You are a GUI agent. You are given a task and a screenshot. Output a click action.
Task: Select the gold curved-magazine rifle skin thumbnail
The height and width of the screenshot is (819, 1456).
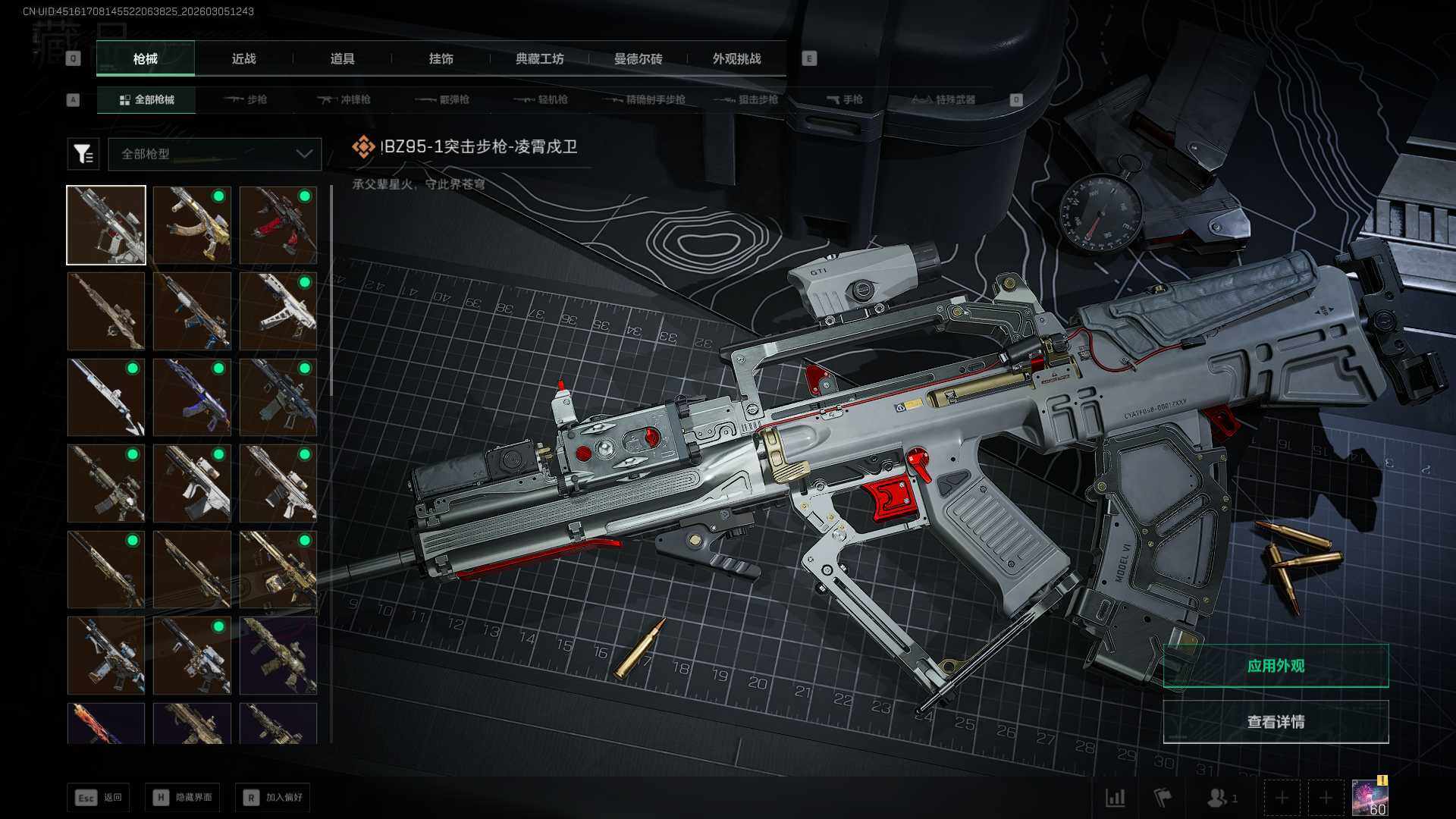coord(192,225)
